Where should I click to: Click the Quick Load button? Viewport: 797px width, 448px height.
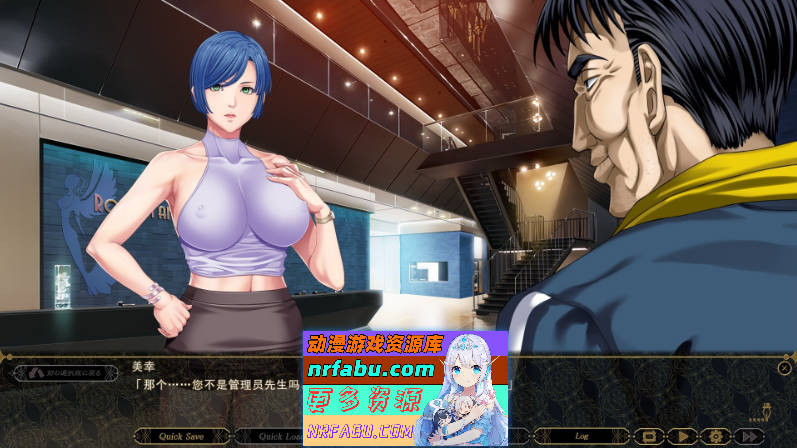(272, 436)
